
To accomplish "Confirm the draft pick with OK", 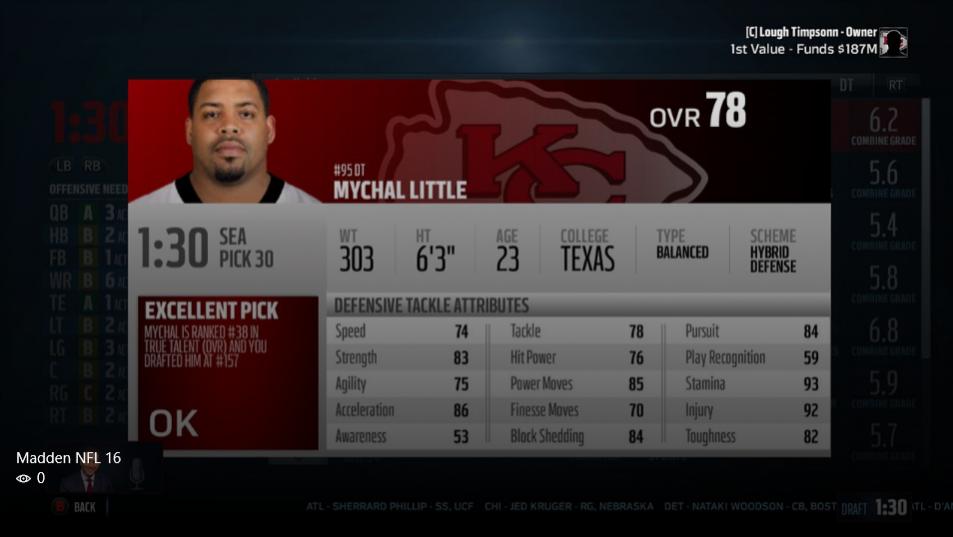I will [x=174, y=423].
